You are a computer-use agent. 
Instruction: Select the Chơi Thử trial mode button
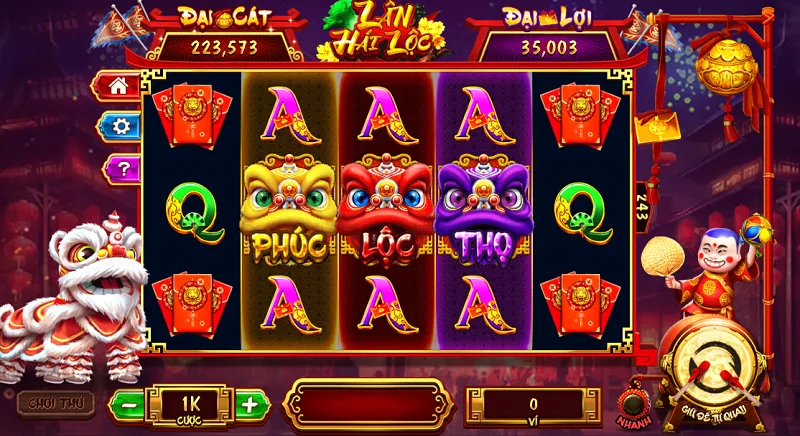55,402
